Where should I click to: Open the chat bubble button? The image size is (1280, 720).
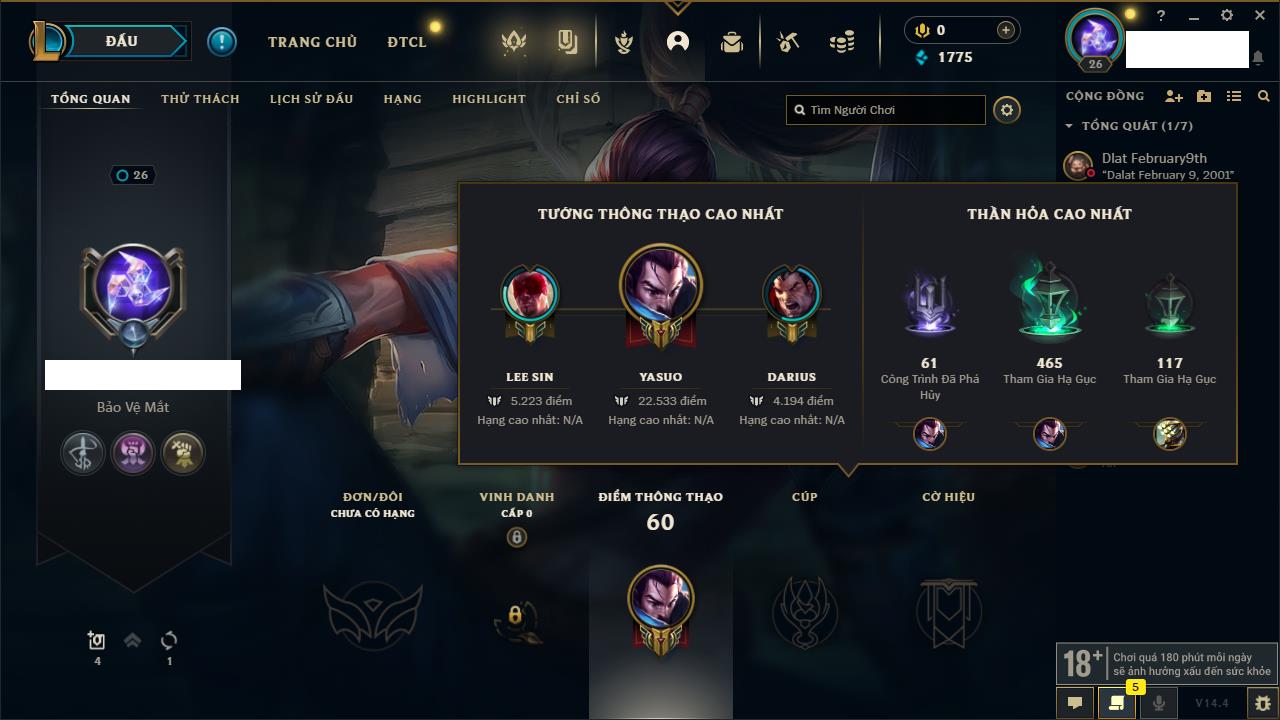click(1075, 703)
